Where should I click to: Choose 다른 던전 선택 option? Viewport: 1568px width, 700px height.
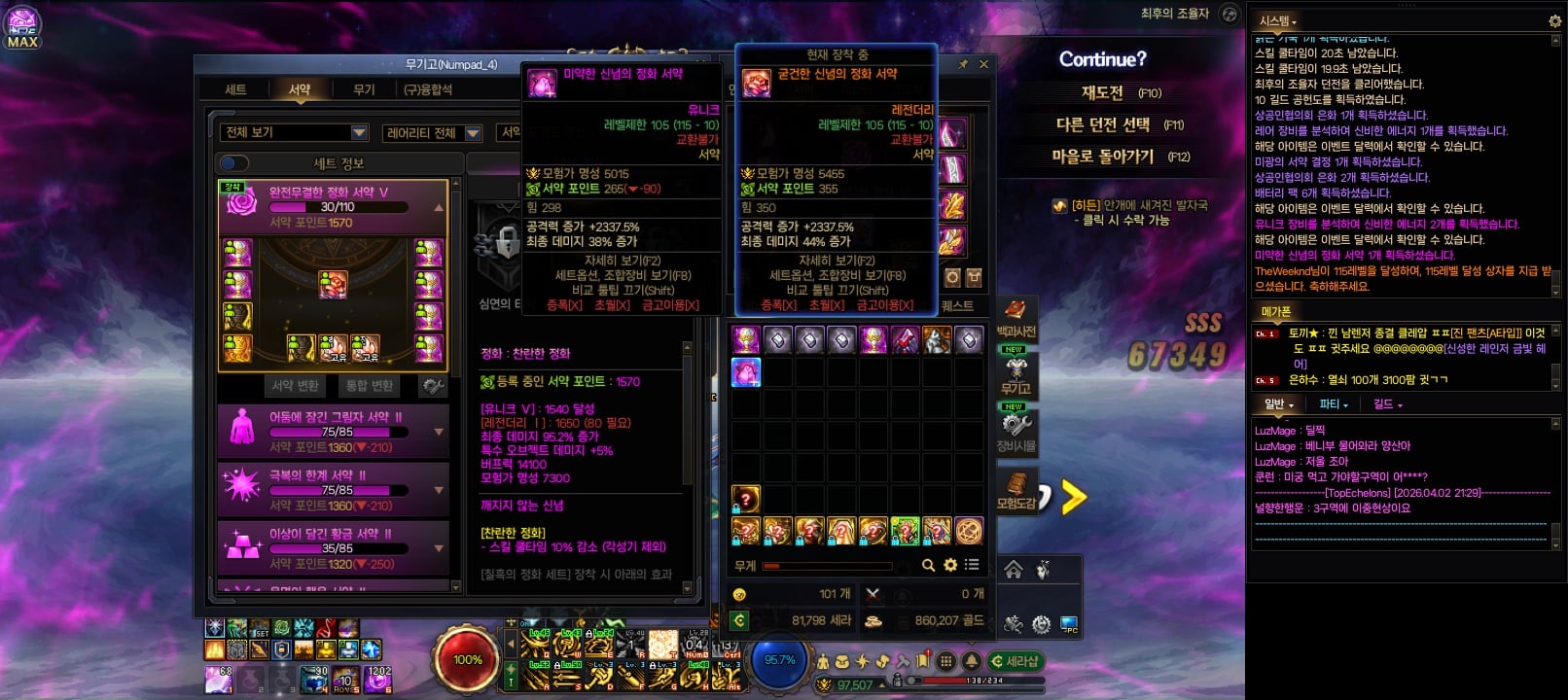(1103, 125)
